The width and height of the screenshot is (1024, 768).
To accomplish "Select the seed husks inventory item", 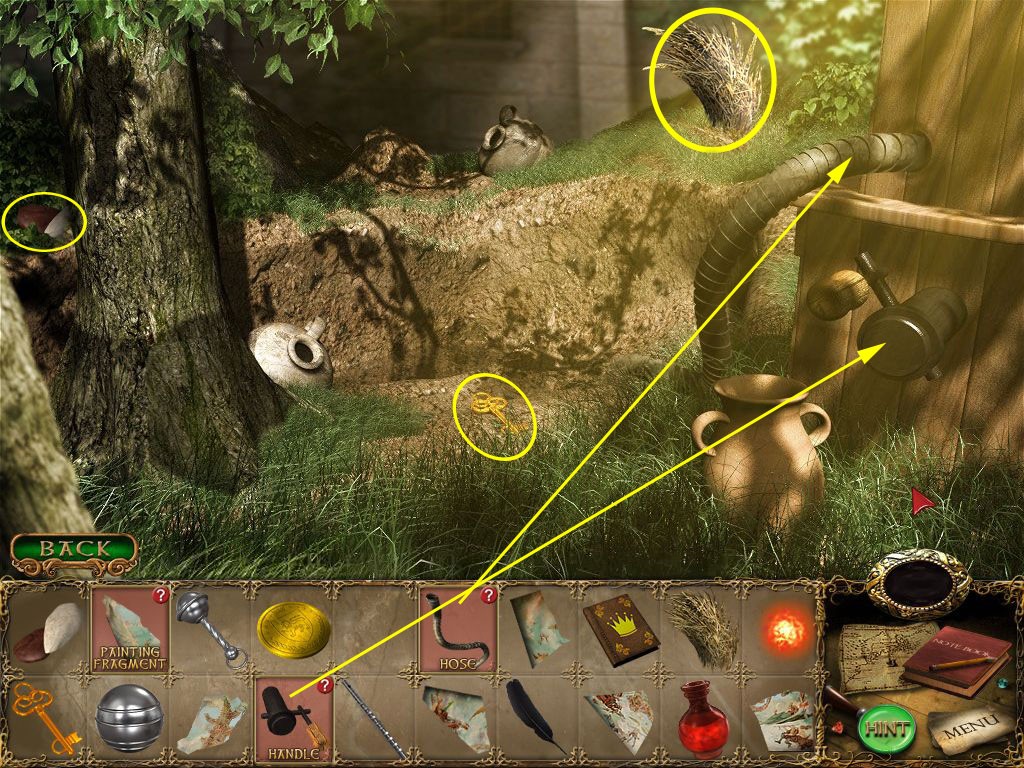I will tap(49, 628).
